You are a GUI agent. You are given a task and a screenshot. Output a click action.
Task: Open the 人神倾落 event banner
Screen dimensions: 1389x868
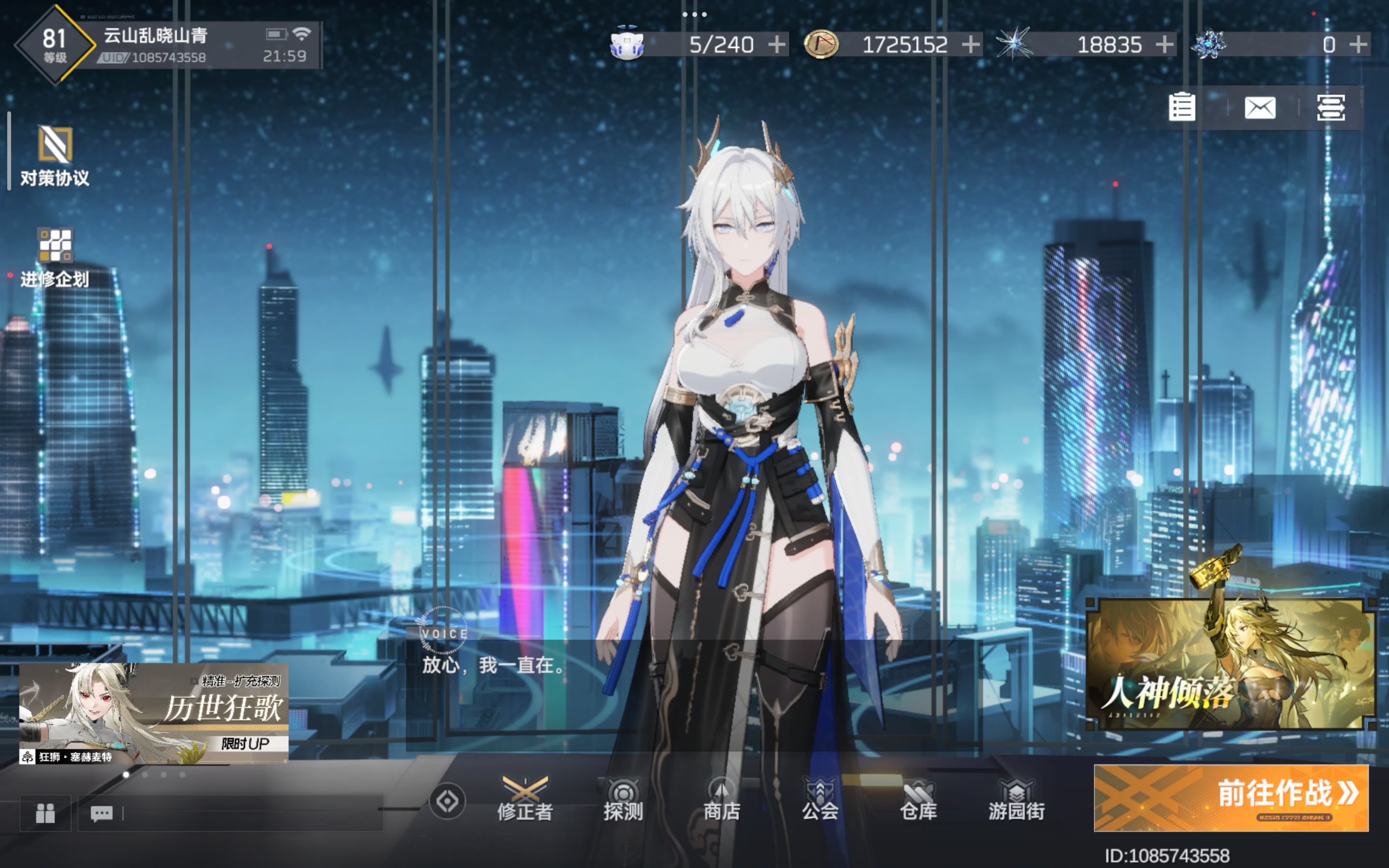point(1231,664)
